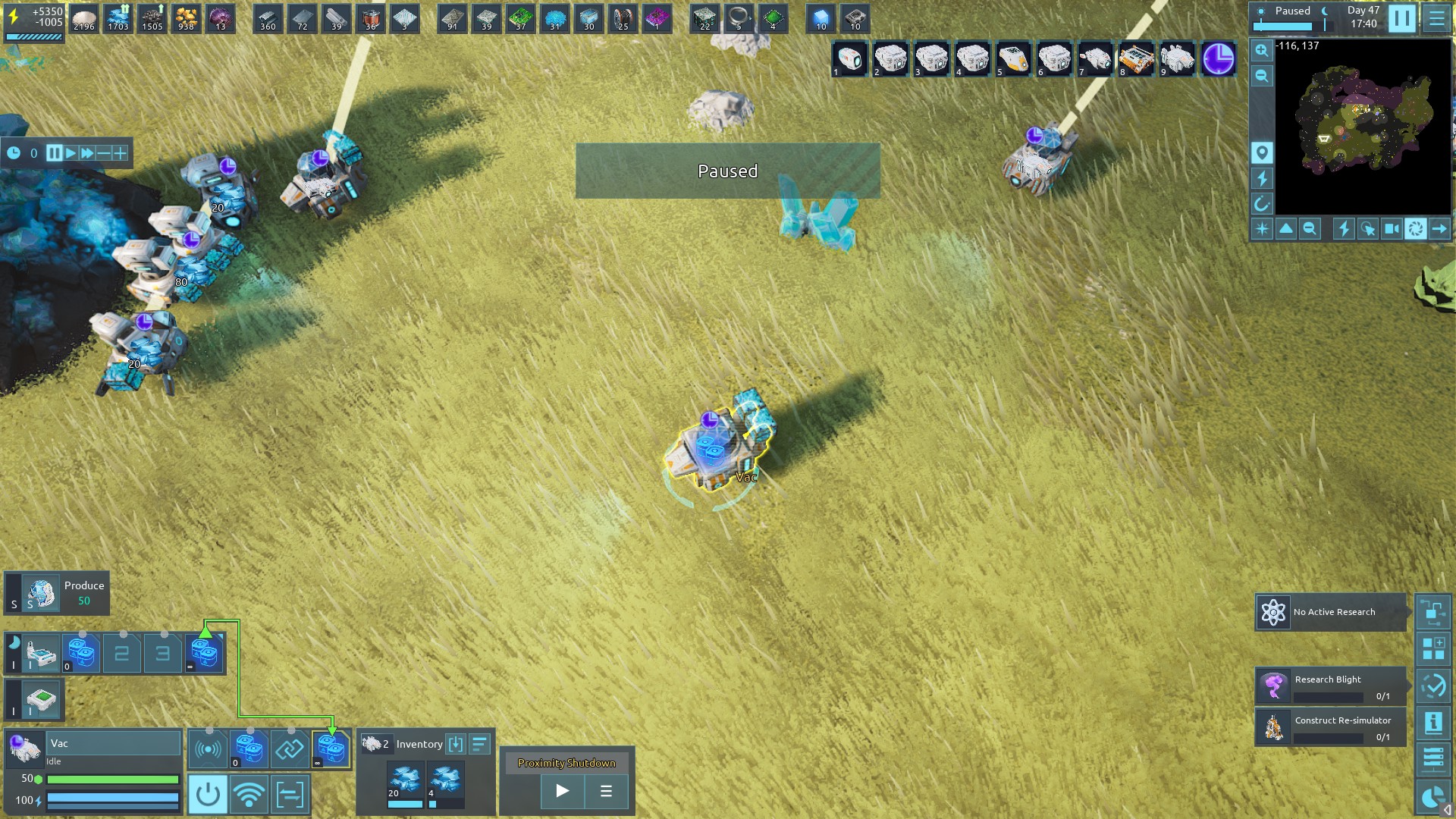The height and width of the screenshot is (819, 1456).
Task: Toggle the wifi signal button
Action: (x=249, y=795)
